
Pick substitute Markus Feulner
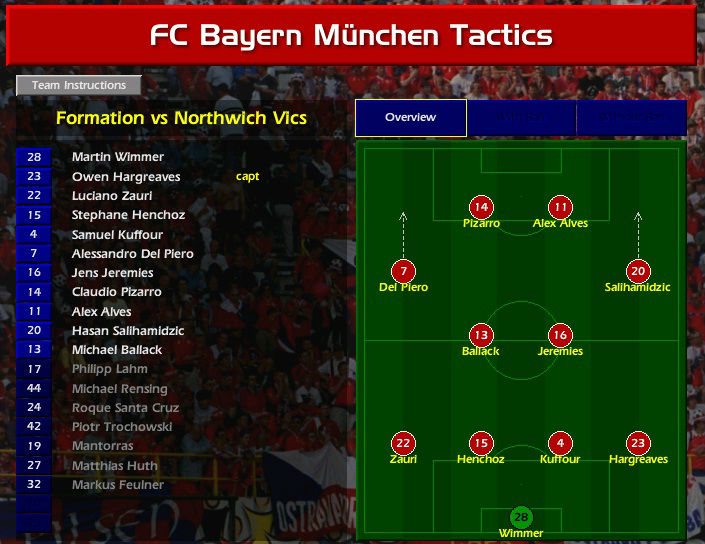coord(118,485)
